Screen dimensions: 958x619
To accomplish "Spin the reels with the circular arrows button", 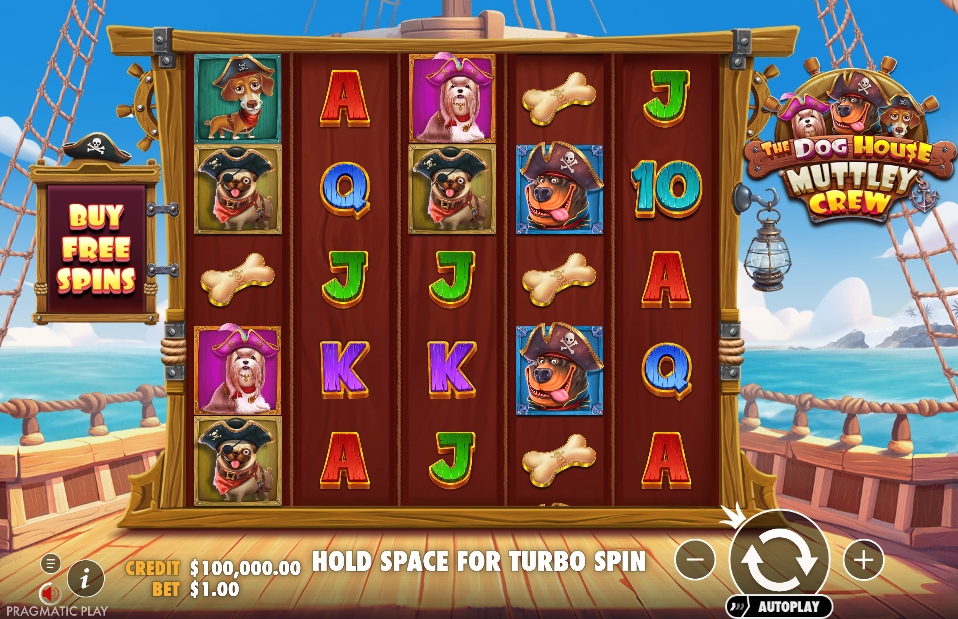I will (779, 559).
